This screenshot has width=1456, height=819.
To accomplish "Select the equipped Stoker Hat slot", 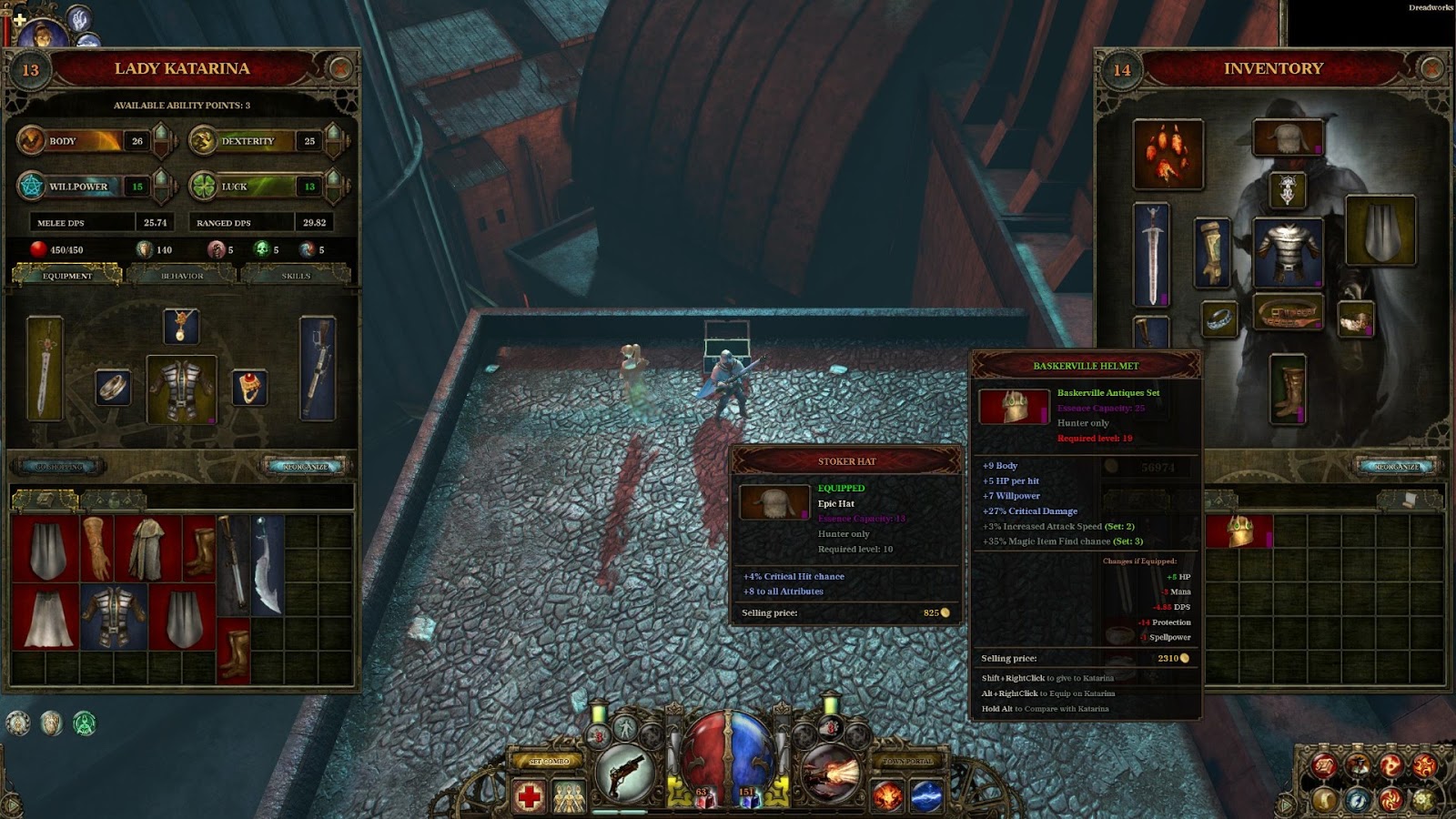I will click(1288, 137).
